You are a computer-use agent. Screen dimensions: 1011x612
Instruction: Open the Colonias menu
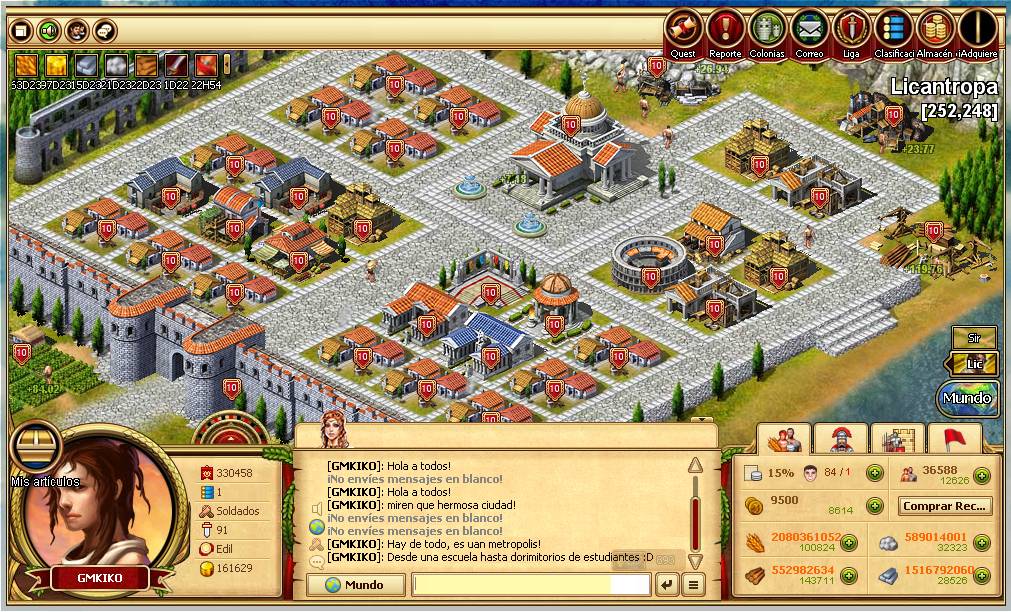(767, 28)
